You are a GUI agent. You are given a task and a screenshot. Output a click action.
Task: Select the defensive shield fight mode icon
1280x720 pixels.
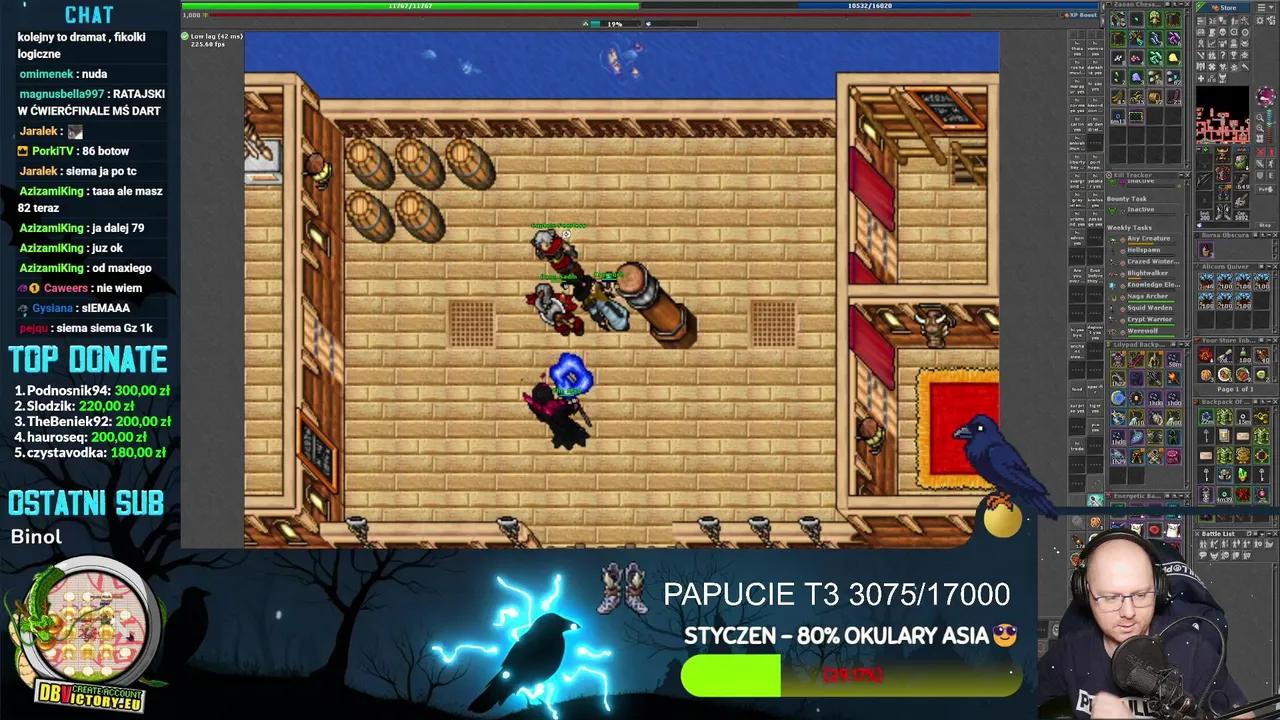pyautogui.click(x=1260, y=175)
